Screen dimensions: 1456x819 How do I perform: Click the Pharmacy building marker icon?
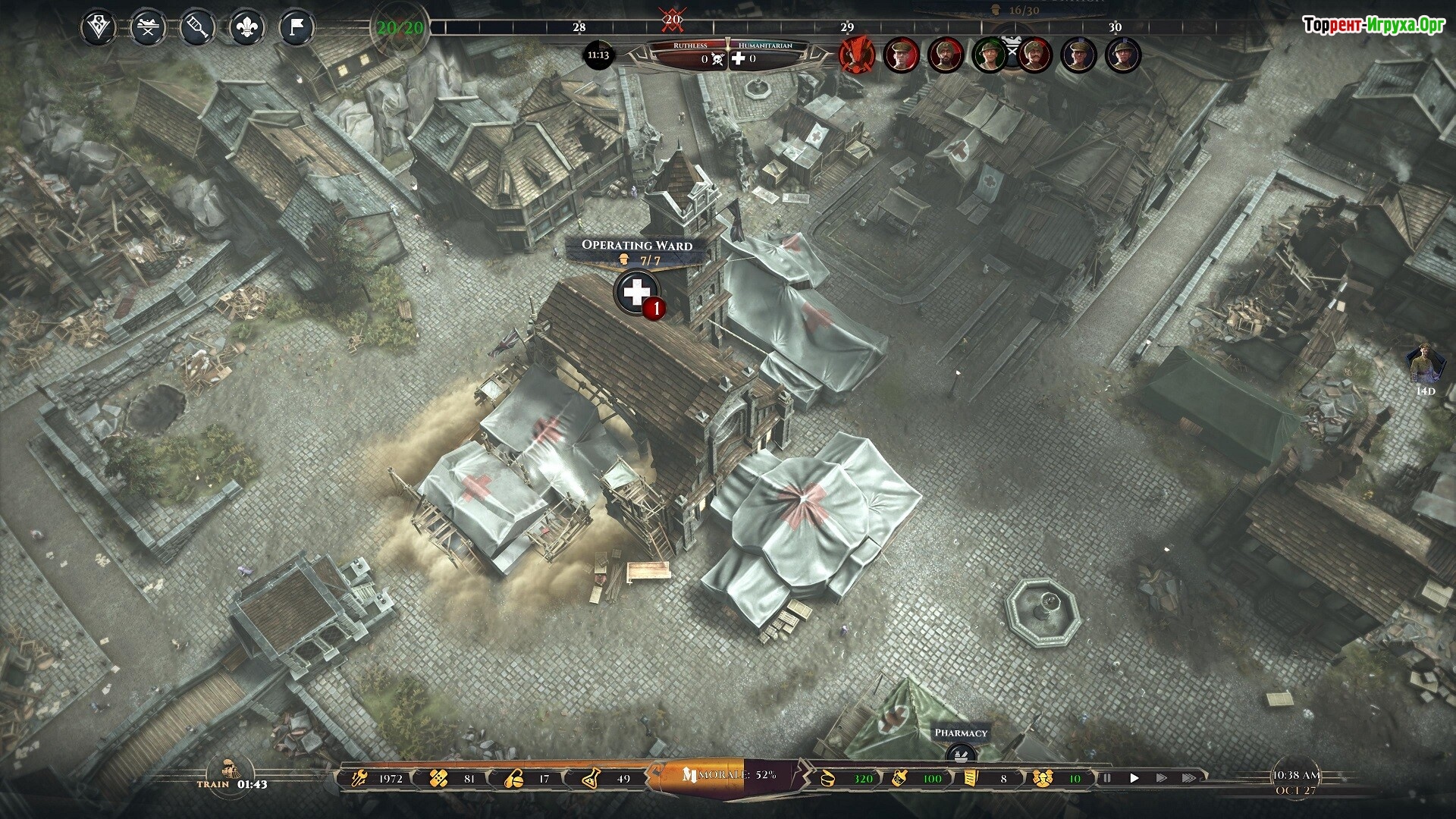click(x=961, y=753)
